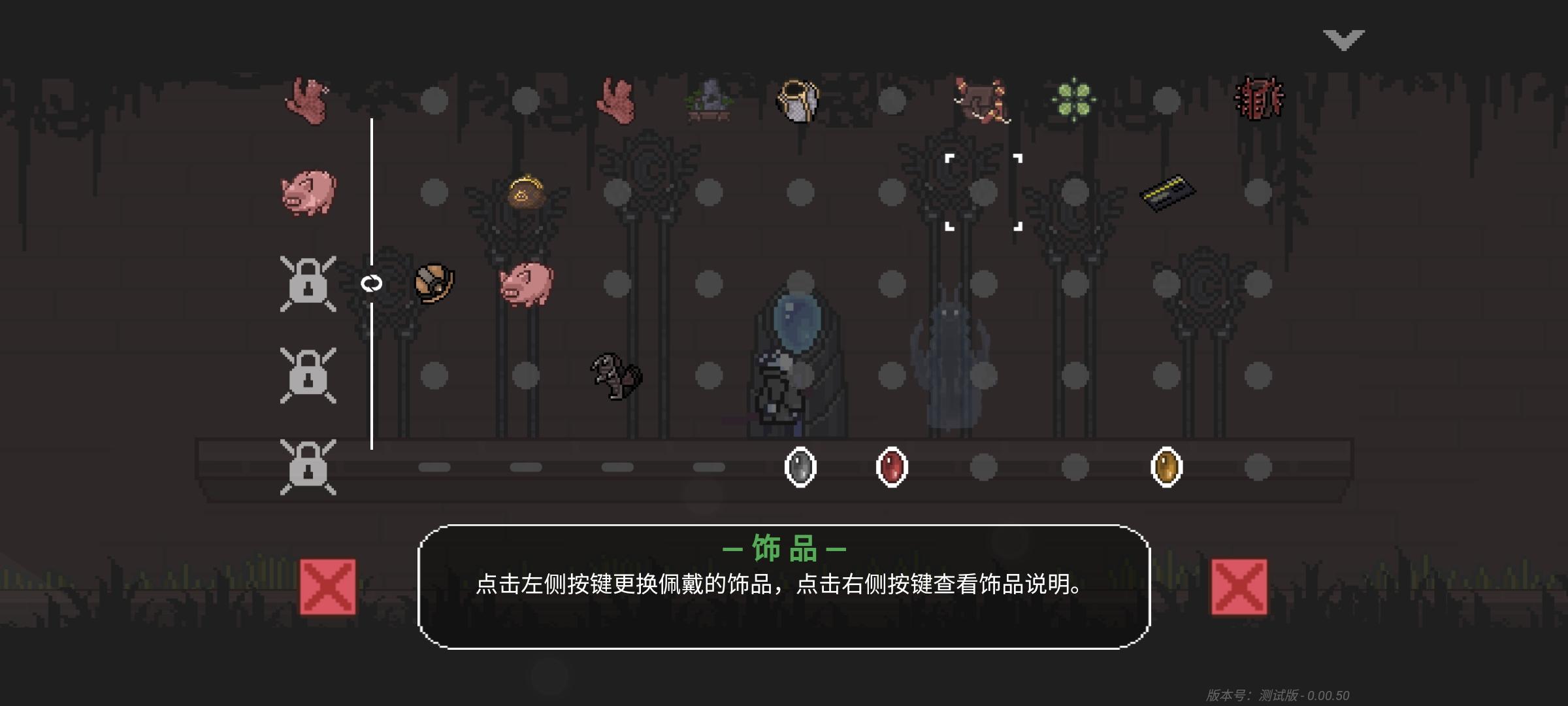Select the gold gem in the bottom row
Image resolution: width=1568 pixels, height=706 pixels.
[x=1166, y=469]
